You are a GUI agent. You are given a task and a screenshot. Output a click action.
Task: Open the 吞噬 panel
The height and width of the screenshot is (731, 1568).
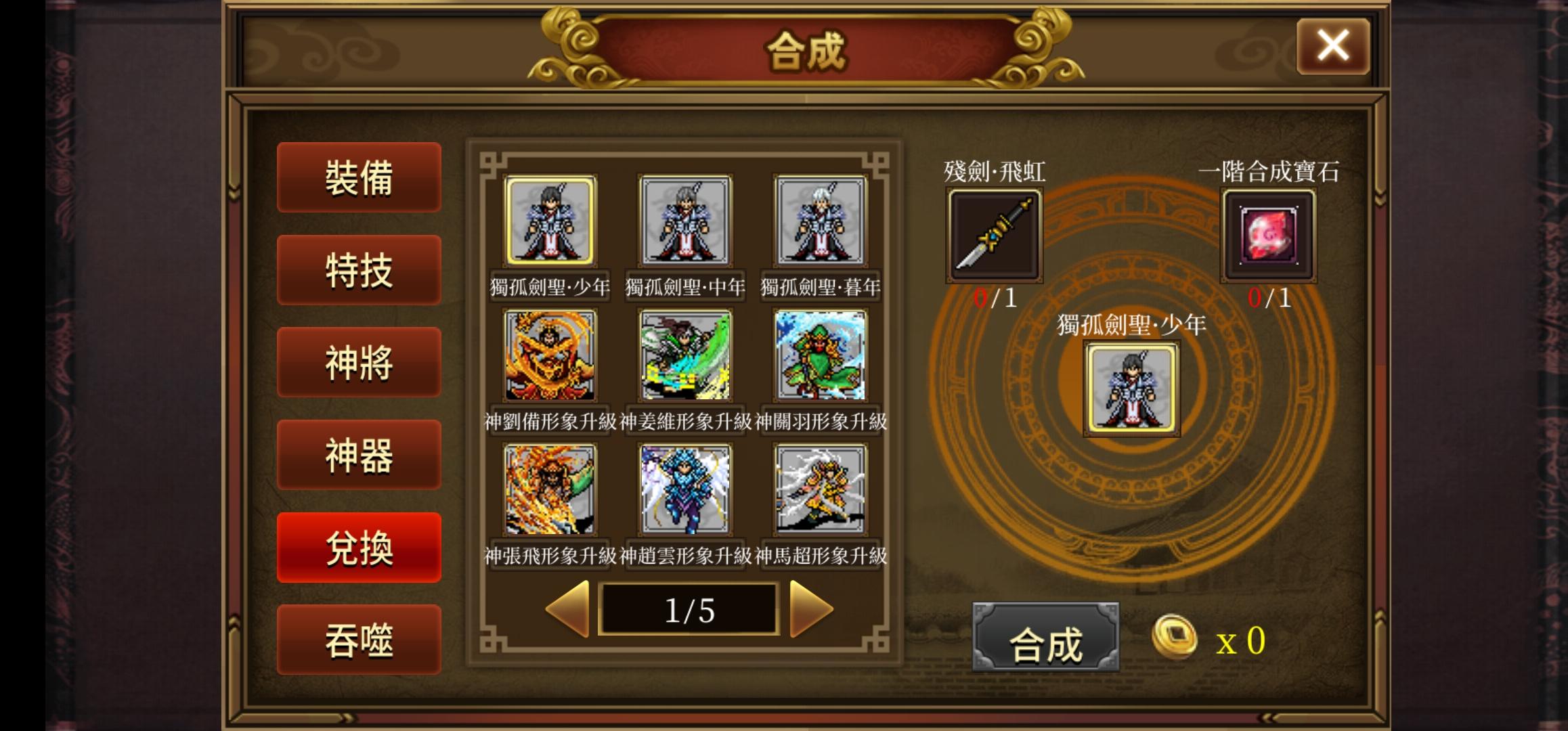359,639
